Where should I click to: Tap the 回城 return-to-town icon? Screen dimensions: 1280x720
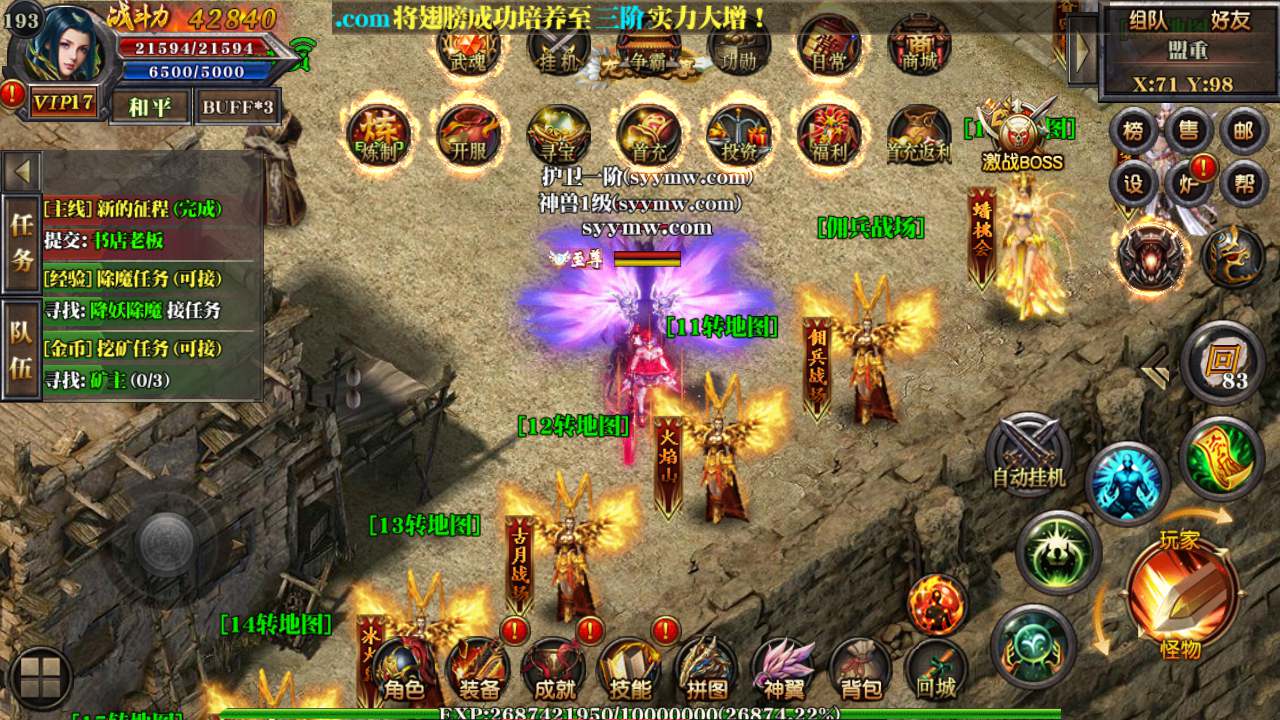[x=936, y=672]
